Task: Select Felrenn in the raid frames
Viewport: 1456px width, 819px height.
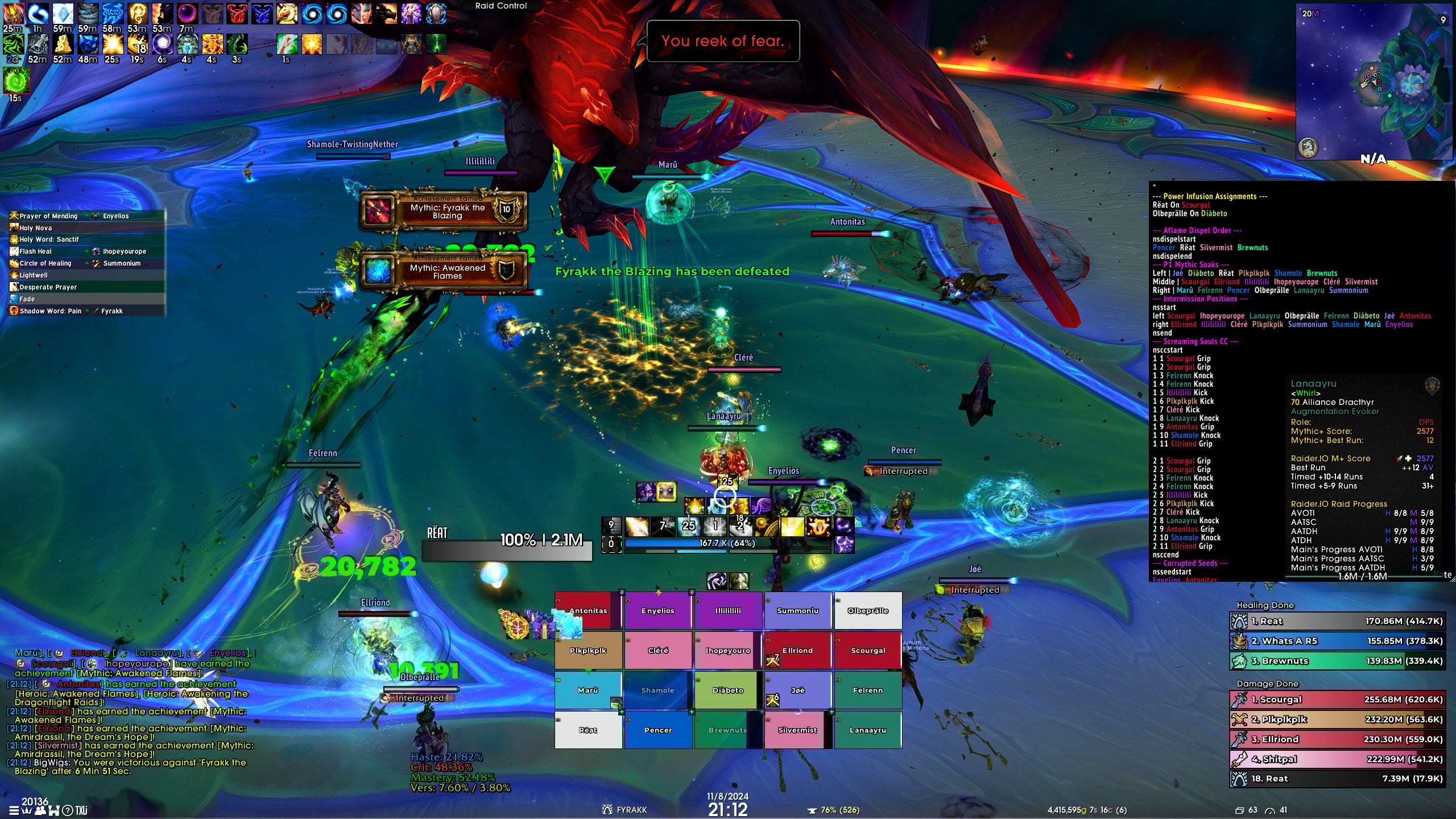Action: pos(868,690)
